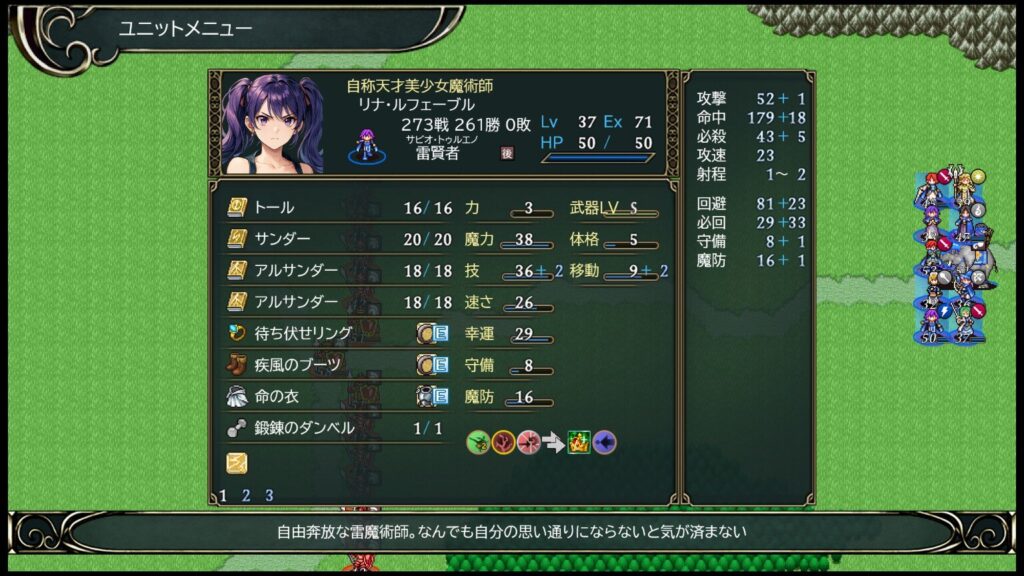1024x576 pixels.
Task: Inspect the pink crosshair skill icon
Action: (528, 442)
